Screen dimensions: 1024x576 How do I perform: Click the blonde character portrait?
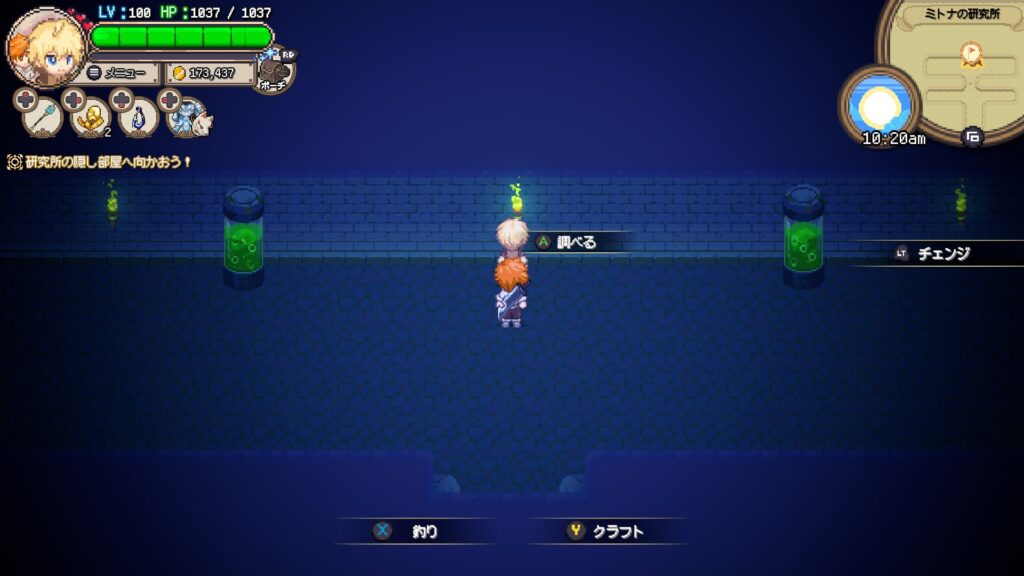(46, 48)
